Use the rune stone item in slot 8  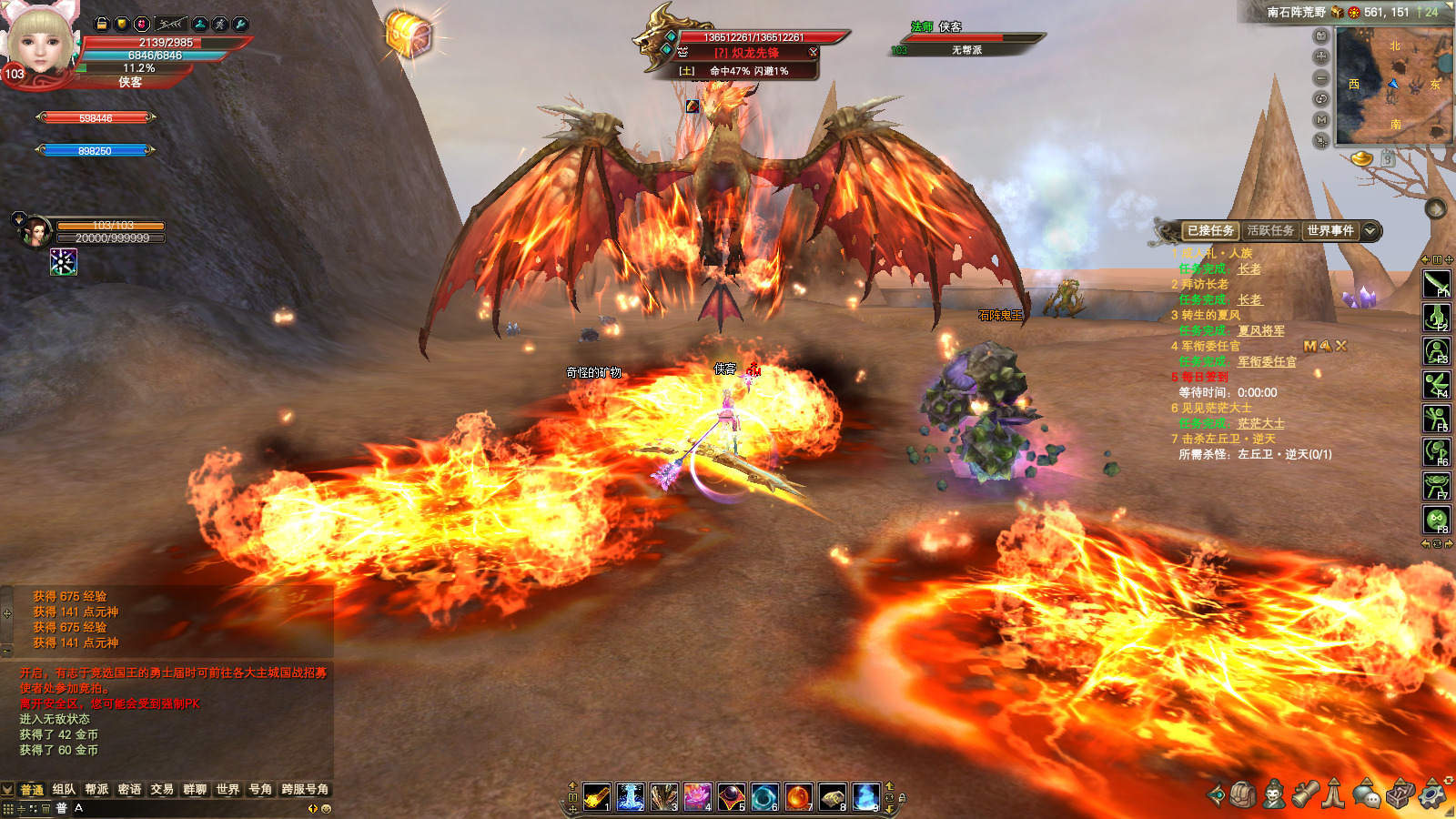coord(832,796)
